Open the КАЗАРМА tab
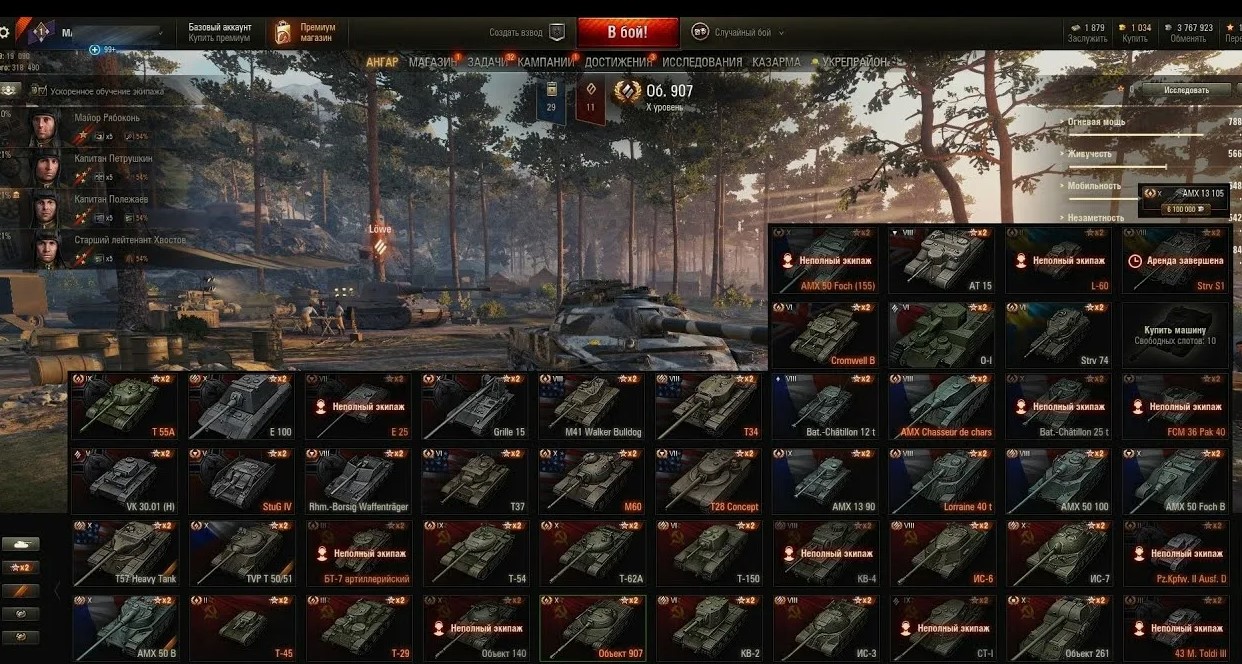Screen dimensions: 1242x664 (x=776, y=62)
